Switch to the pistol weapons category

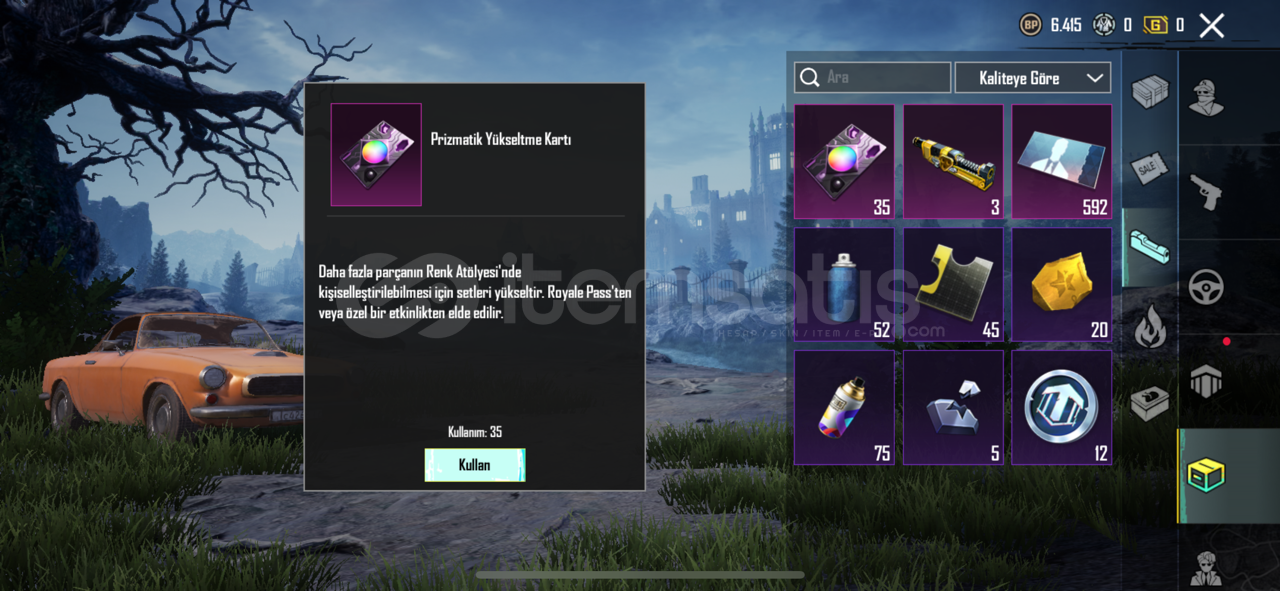[1207, 192]
